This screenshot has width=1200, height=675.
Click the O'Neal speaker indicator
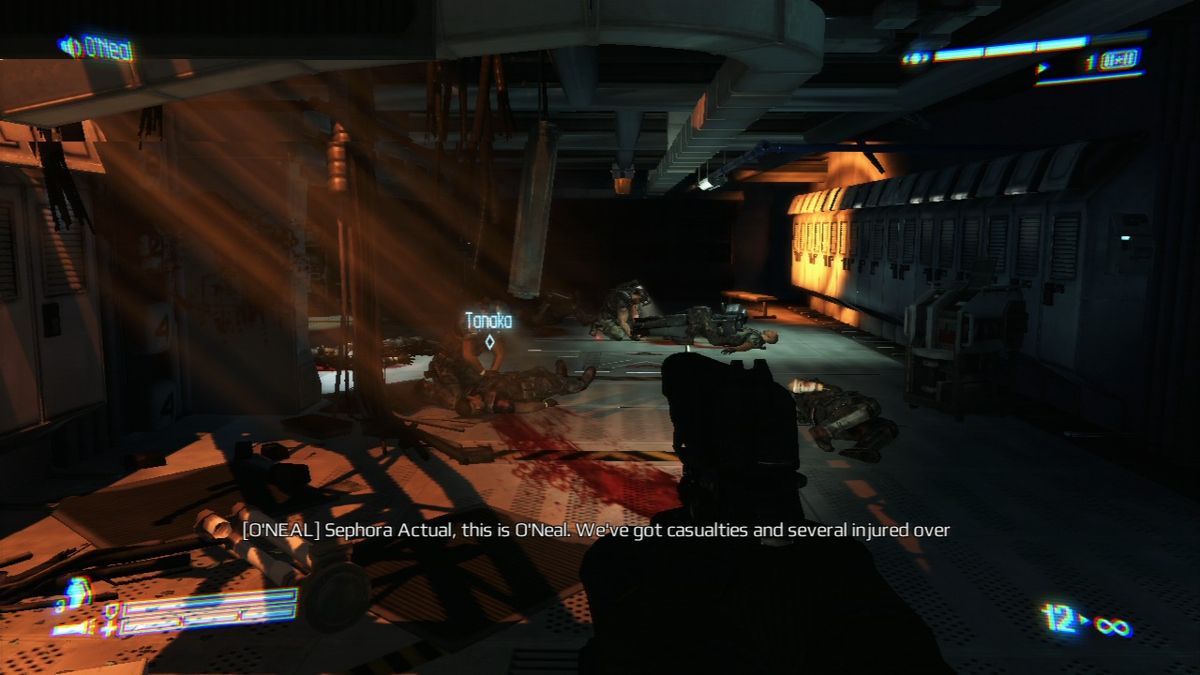click(96, 47)
